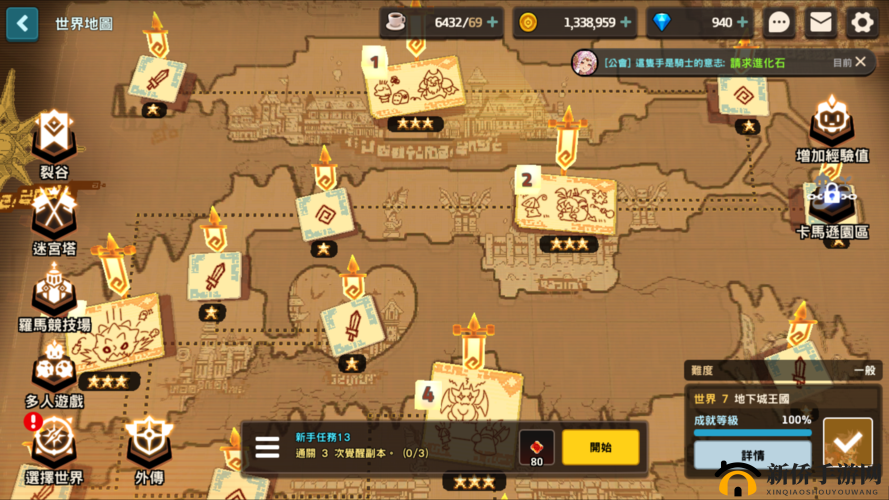Open the chat speech bubble icon

(779, 23)
